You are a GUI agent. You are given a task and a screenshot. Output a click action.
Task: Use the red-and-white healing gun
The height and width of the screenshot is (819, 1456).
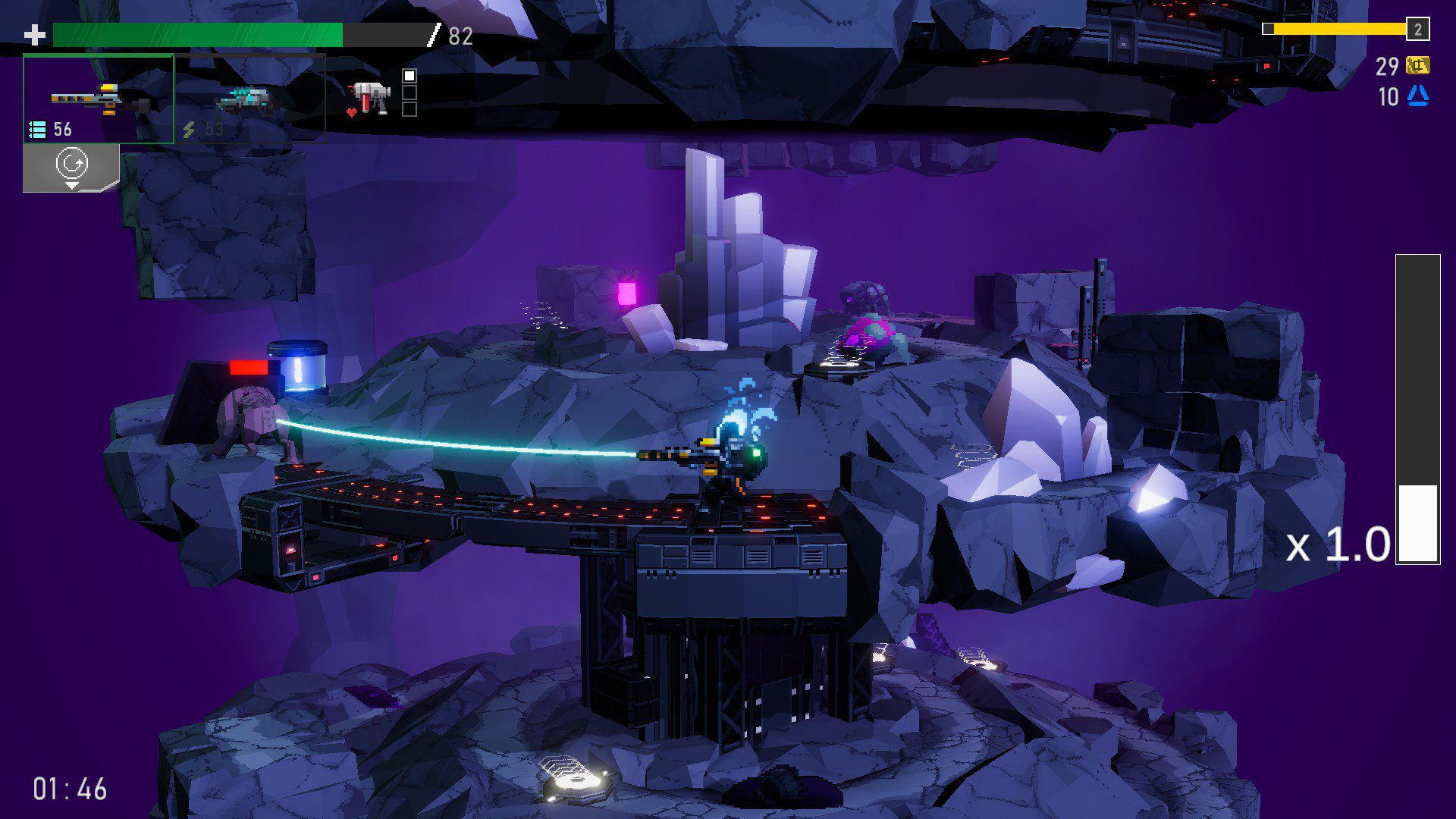370,98
